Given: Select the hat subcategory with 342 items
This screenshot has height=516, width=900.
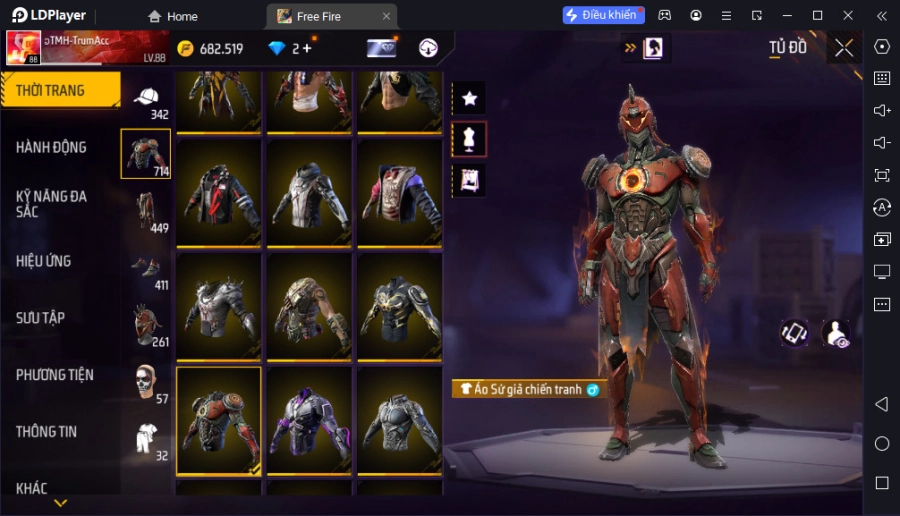Looking at the screenshot, I should point(146,98).
